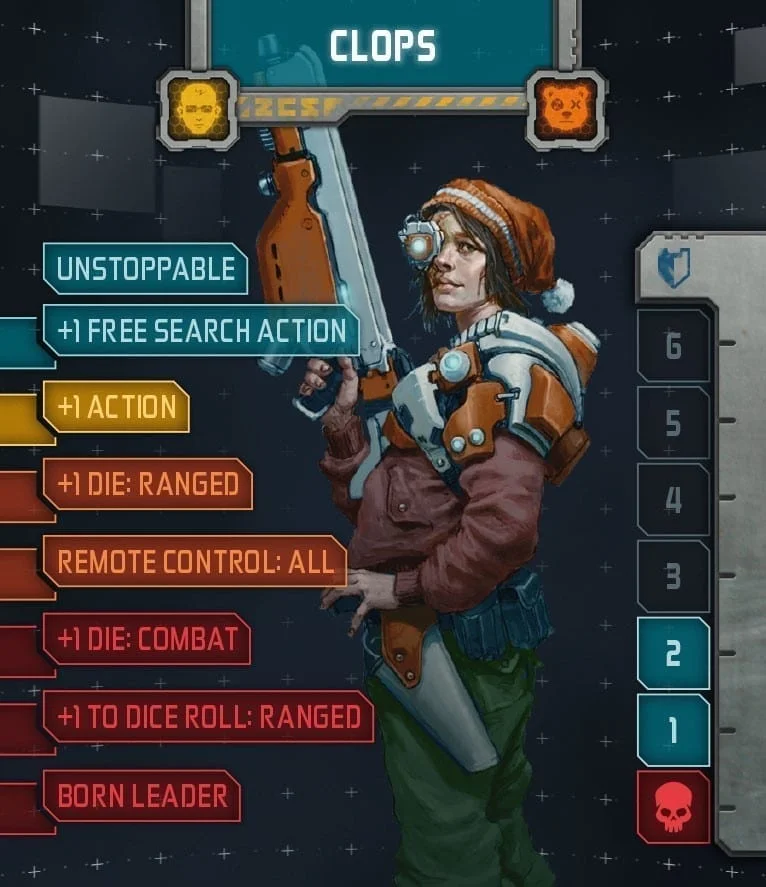The height and width of the screenshot is (887, 766).
Task: Select the Unstoppable skill tag
Action: tap(145, 269)
